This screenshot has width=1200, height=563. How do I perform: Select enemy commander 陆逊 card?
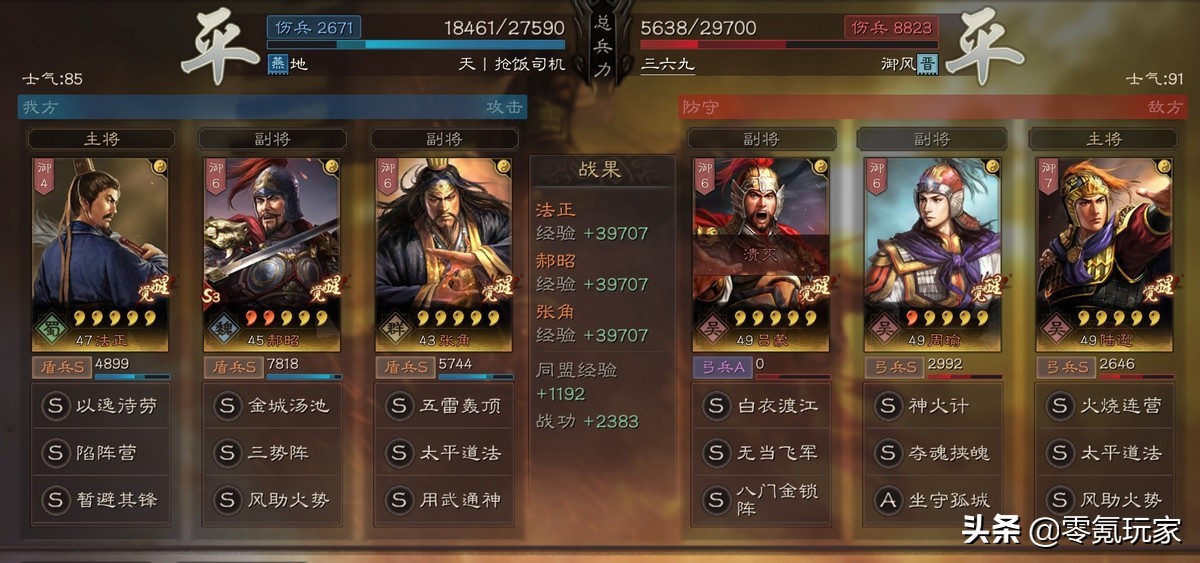[1103, 250]
